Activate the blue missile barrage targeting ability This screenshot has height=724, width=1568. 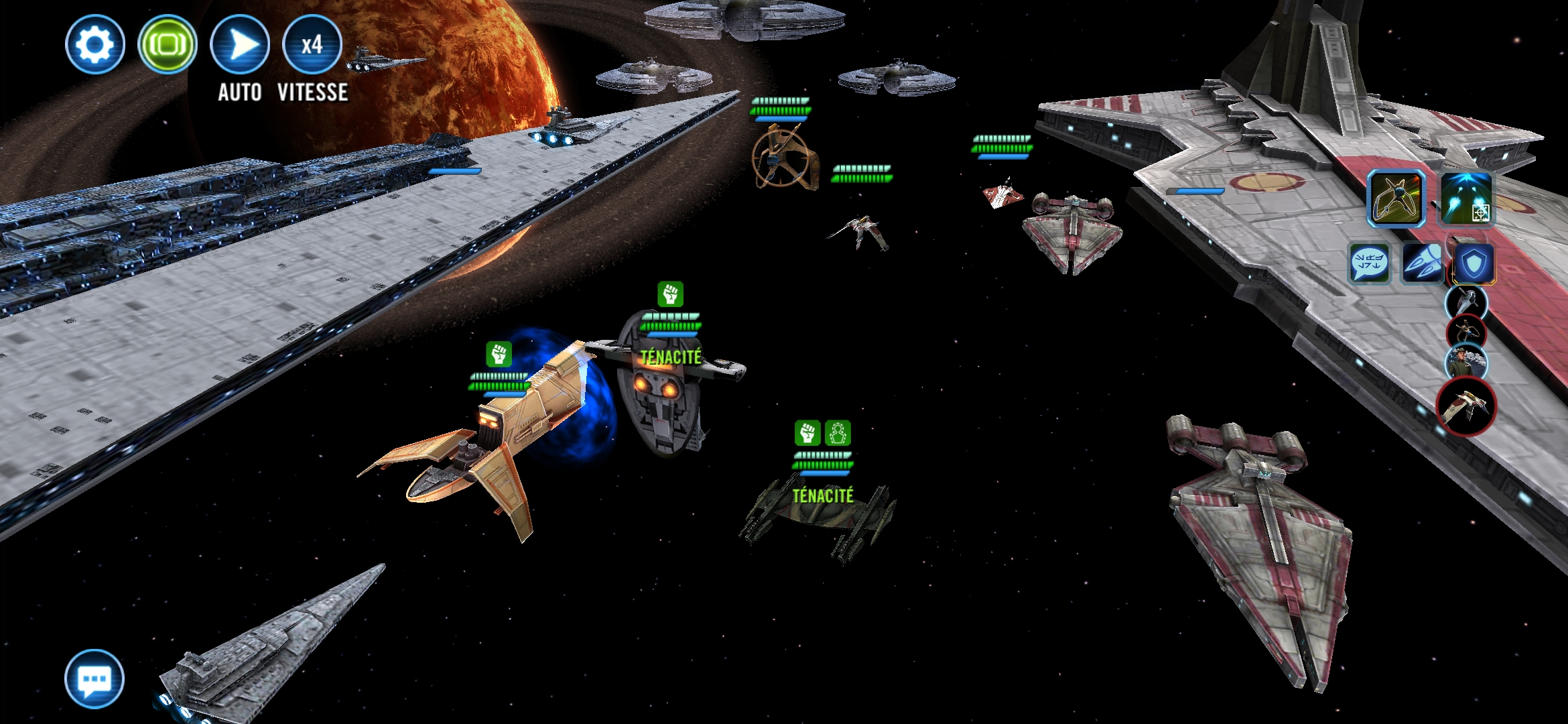pos(1466,198)
